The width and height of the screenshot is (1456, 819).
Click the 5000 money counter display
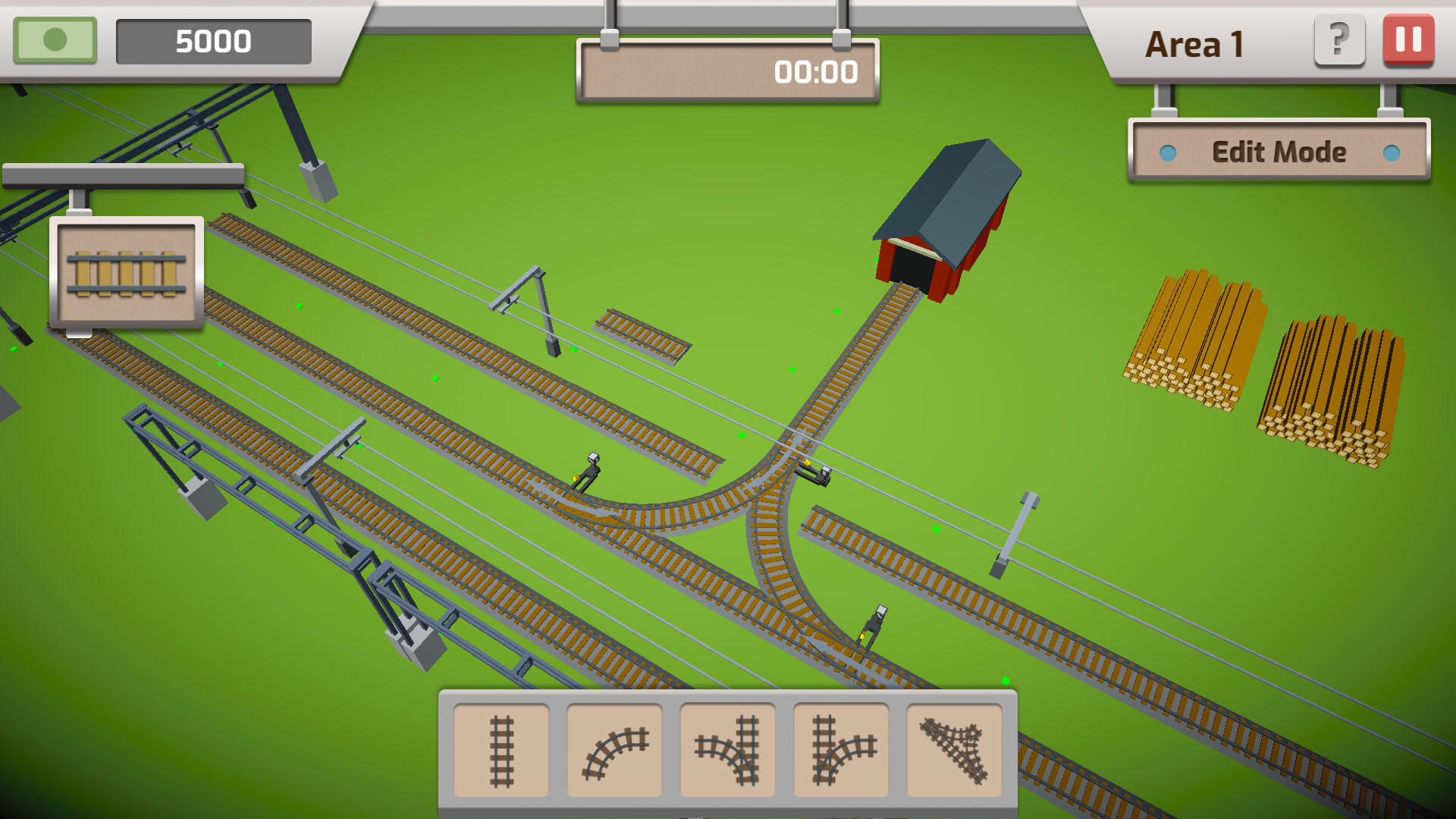[x=214, y=41]
